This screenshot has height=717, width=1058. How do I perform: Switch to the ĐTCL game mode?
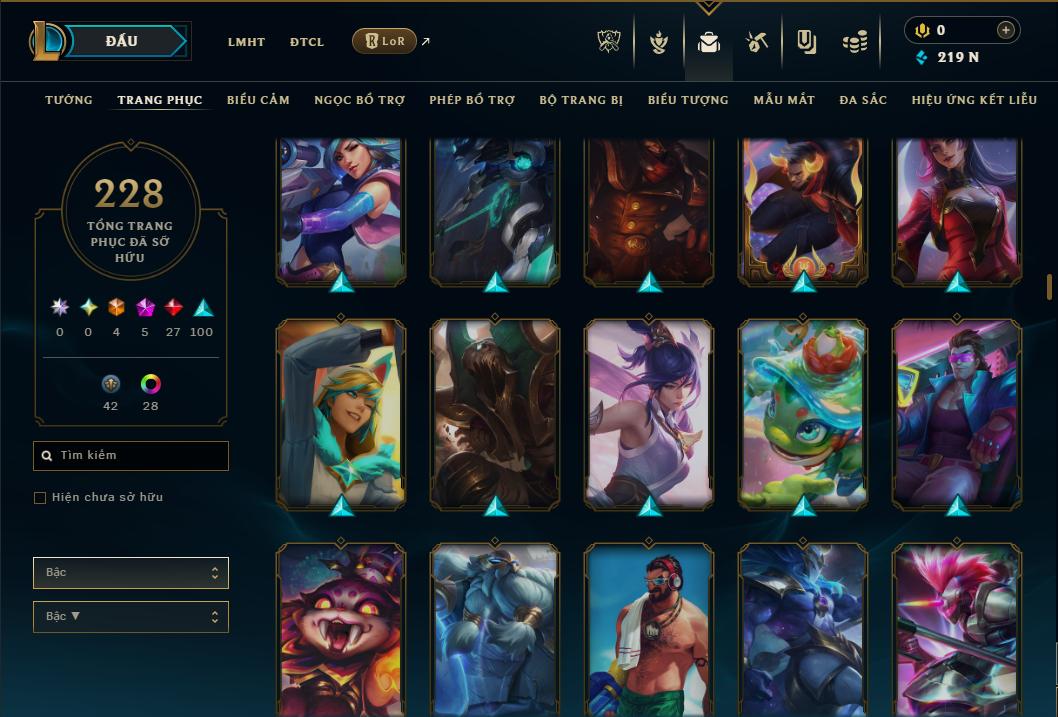point(307,42)
